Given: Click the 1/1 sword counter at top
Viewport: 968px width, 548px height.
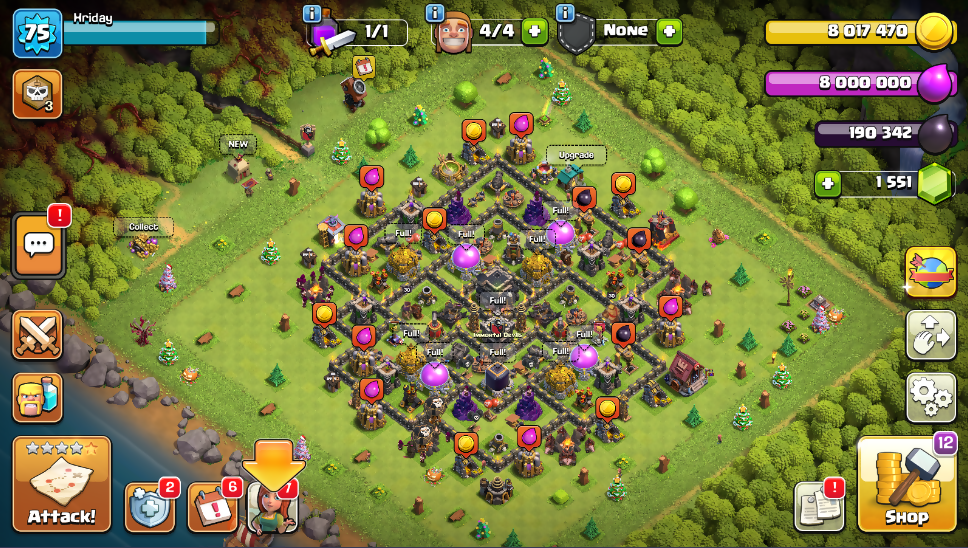Looking at the screenshot, I should coord(365,32).
